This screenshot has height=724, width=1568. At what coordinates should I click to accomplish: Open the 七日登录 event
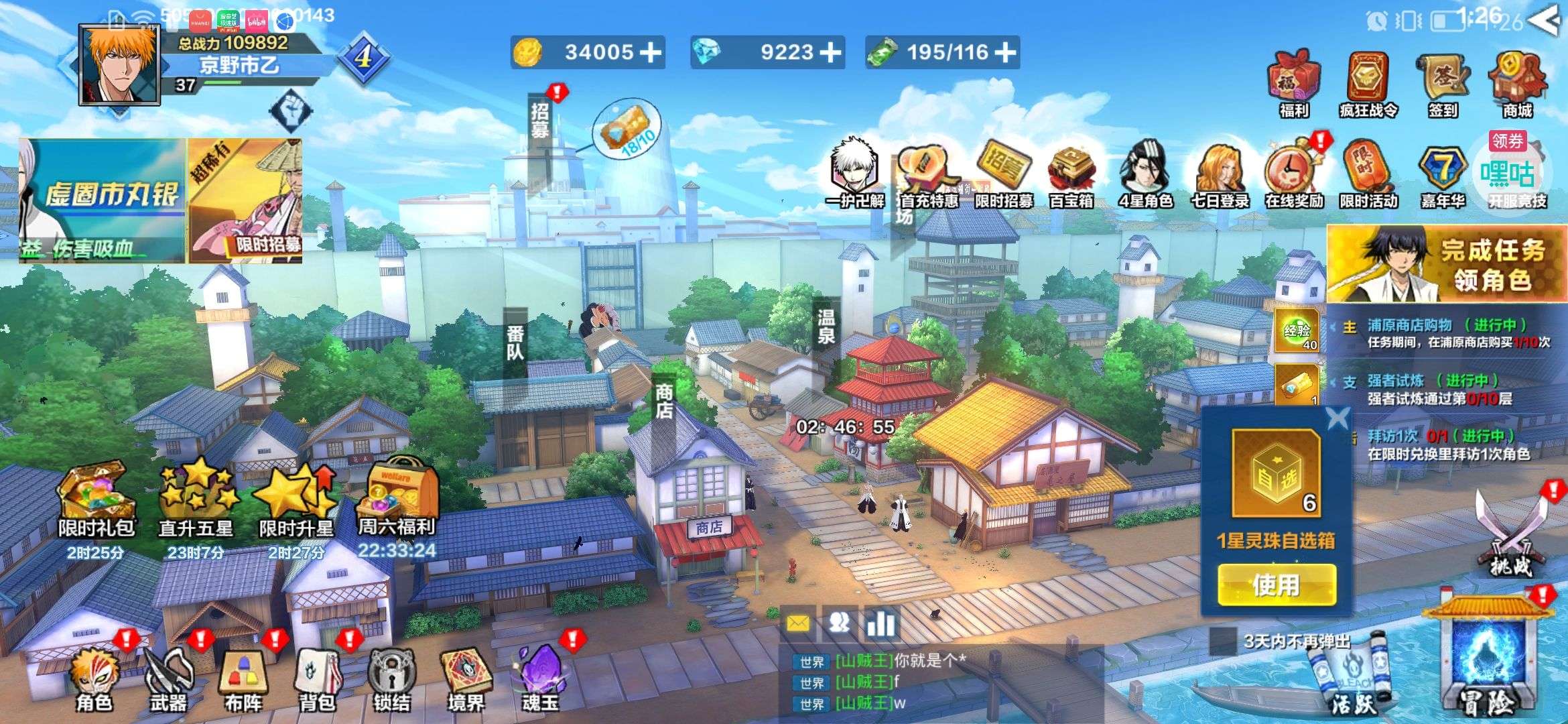tap(1220, 174)
